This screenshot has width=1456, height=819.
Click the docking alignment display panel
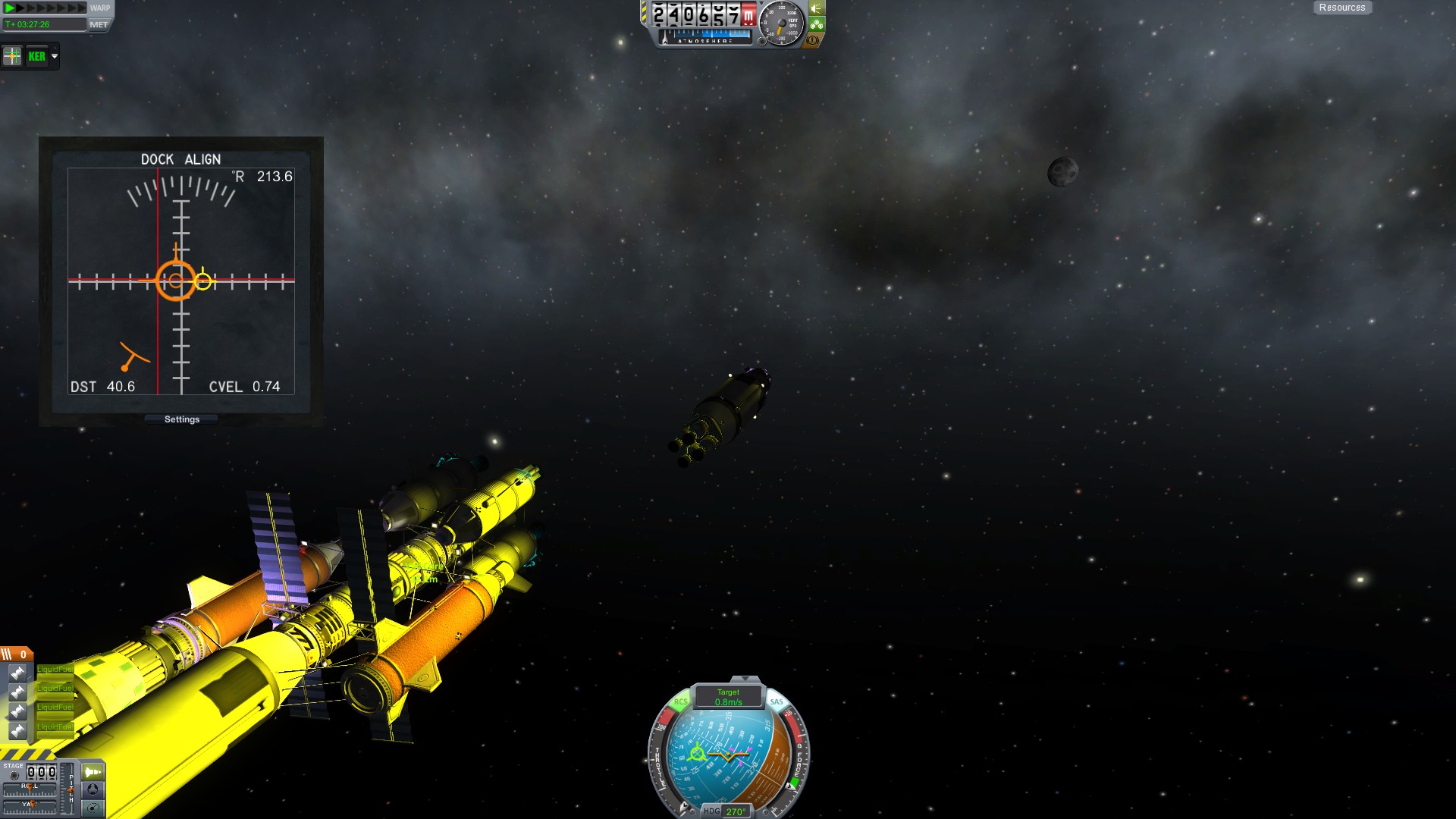[181, 281]
